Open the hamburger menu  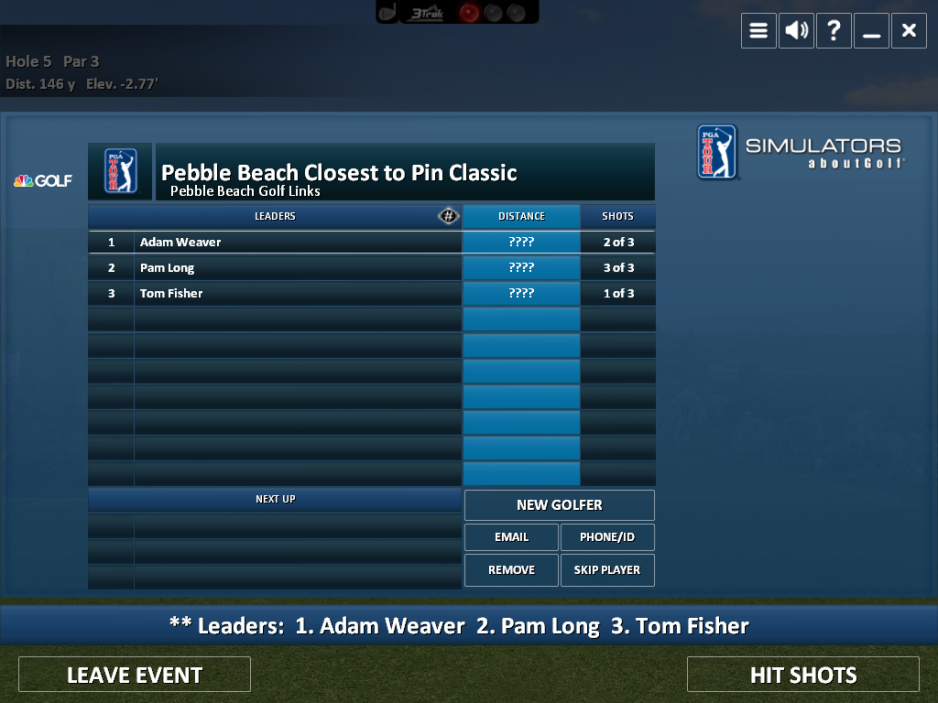(759, 31)
